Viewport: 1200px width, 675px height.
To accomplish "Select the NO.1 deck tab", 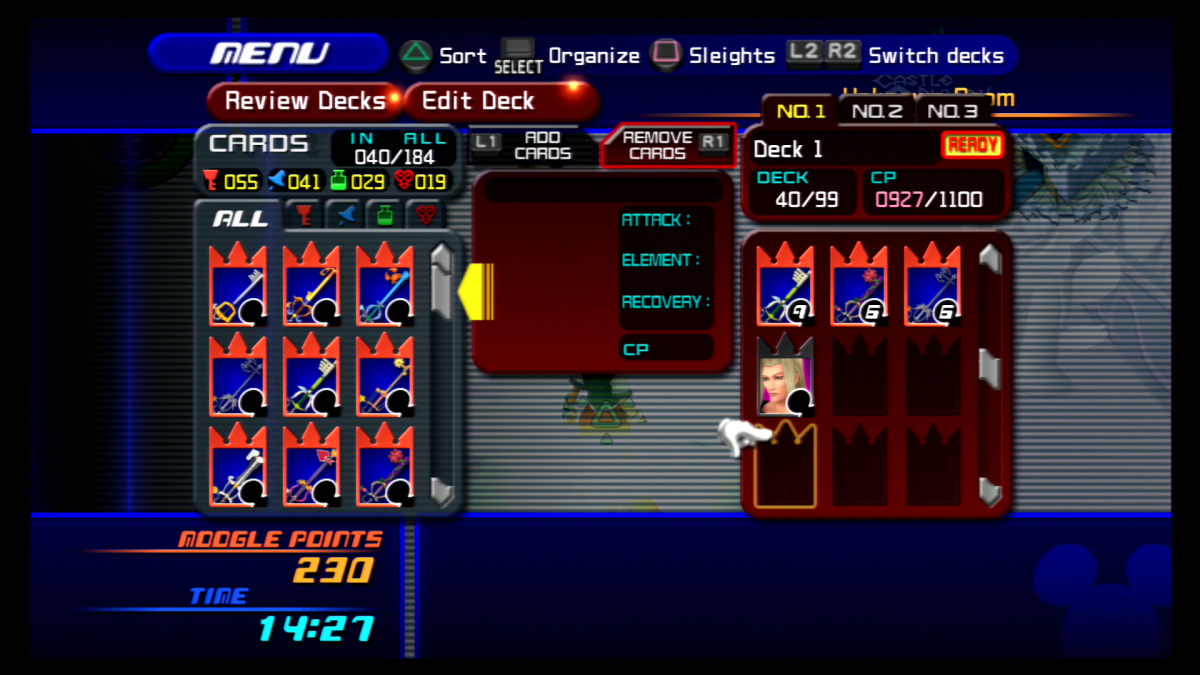I will pos(801,112).
